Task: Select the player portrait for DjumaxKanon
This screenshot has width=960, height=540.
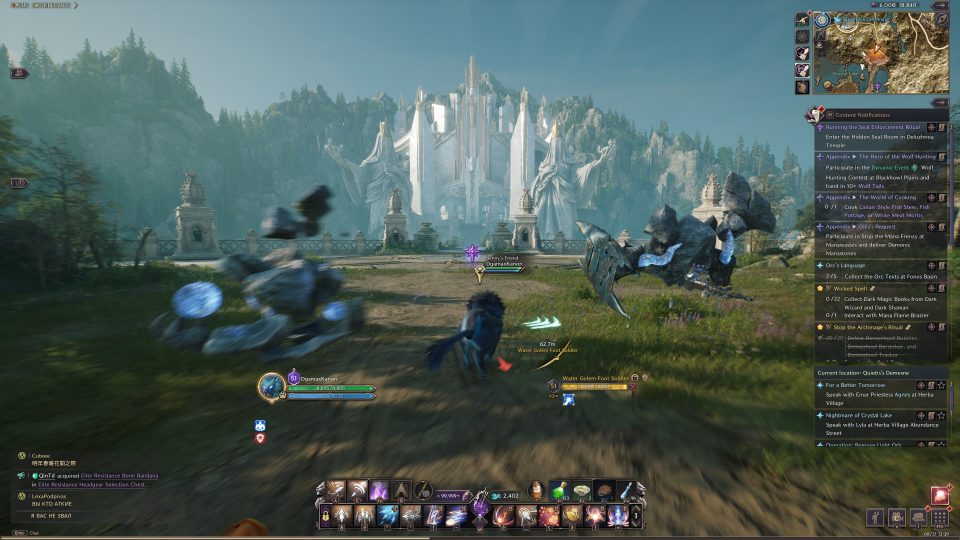Action: [271, 386]
